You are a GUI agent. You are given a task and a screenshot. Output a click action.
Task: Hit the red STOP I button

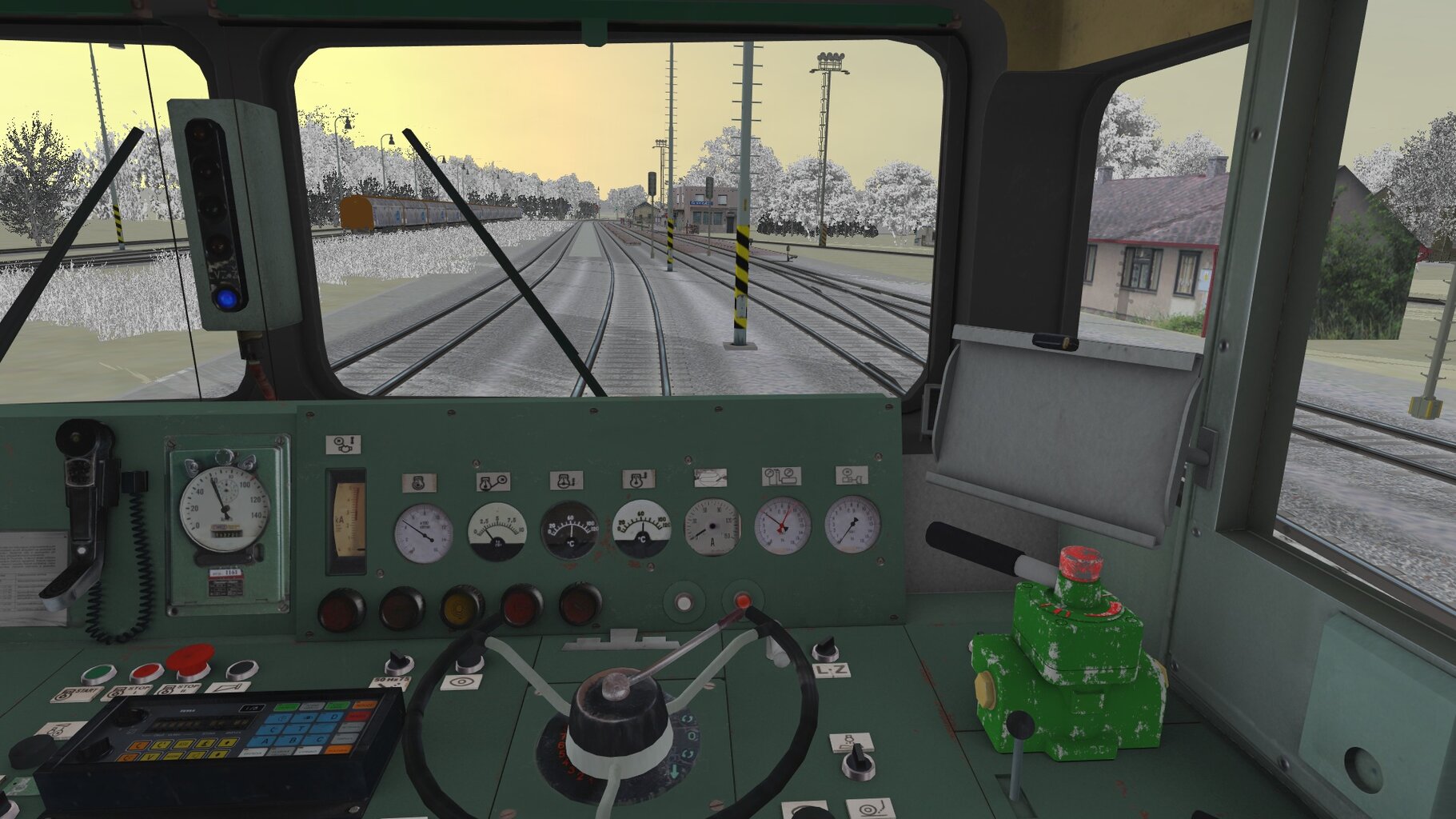(x=146, y=673)
